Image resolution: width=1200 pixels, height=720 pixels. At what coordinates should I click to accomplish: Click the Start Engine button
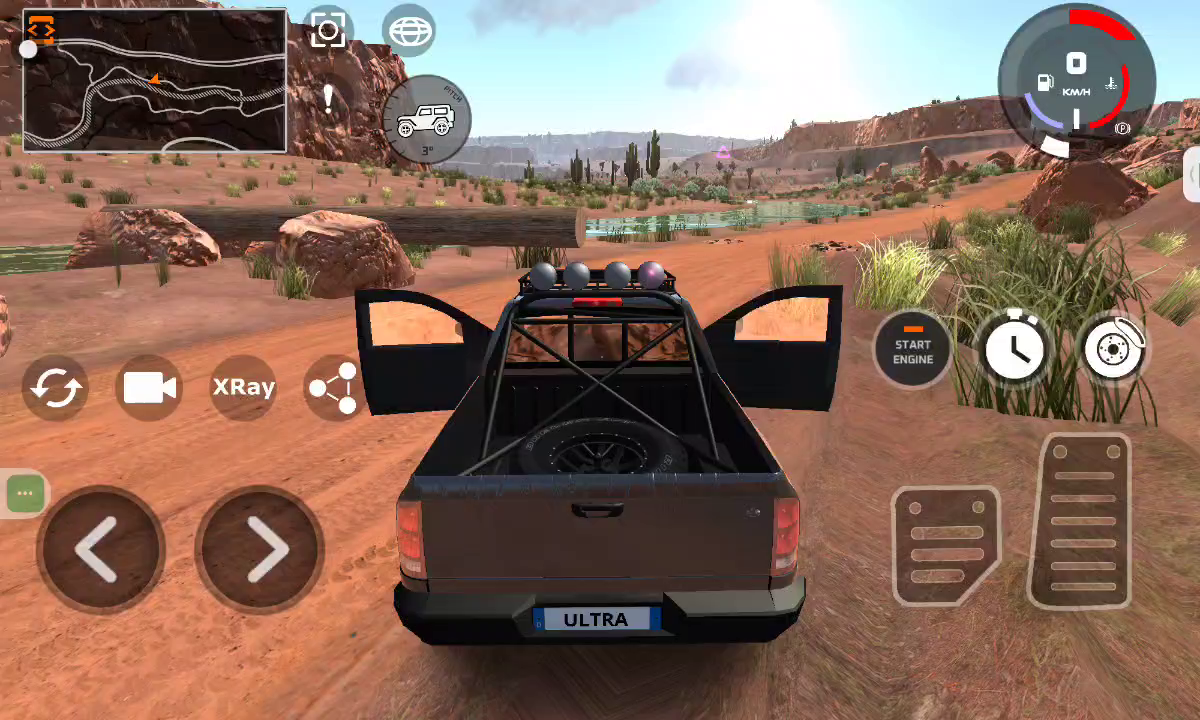912,350
